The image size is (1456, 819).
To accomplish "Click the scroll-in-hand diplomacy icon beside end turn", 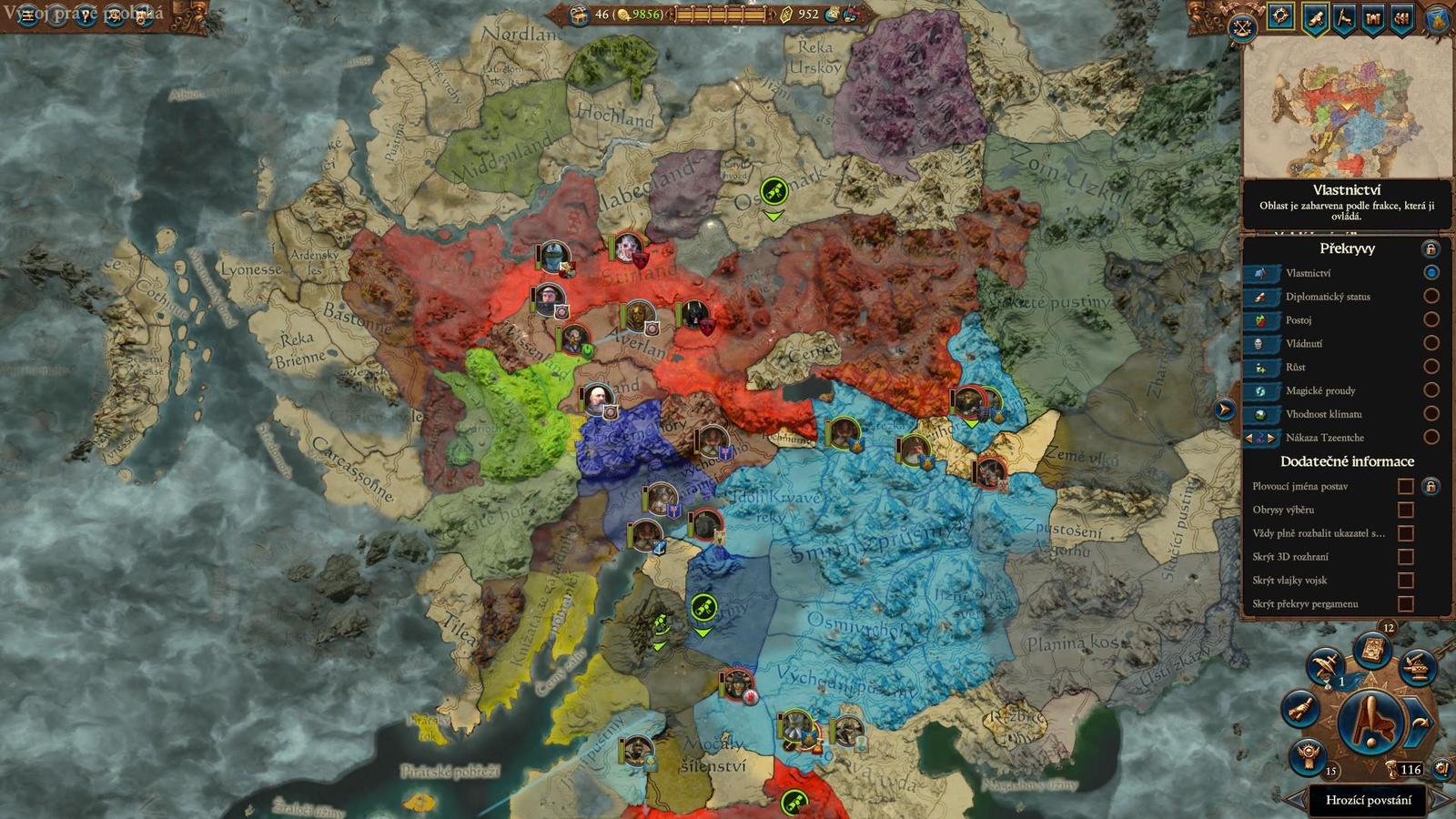I will (x=1300, y=708).
